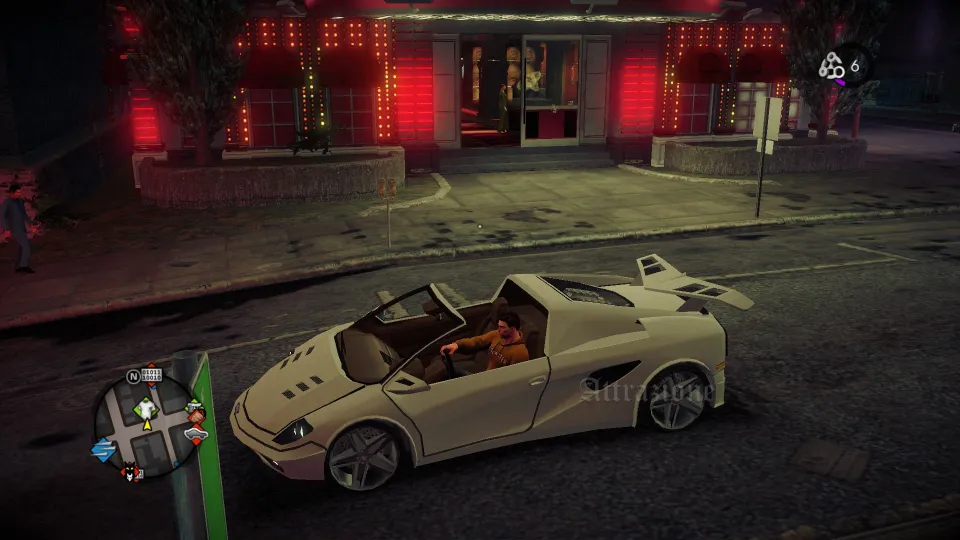Click the wolf head marker on minimap

pyautogui.click(x=128, y=472)
